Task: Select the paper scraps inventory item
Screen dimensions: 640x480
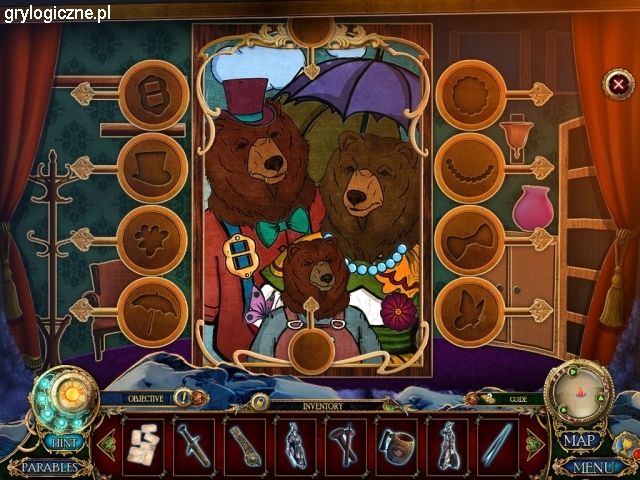Action: pos(143,445)
